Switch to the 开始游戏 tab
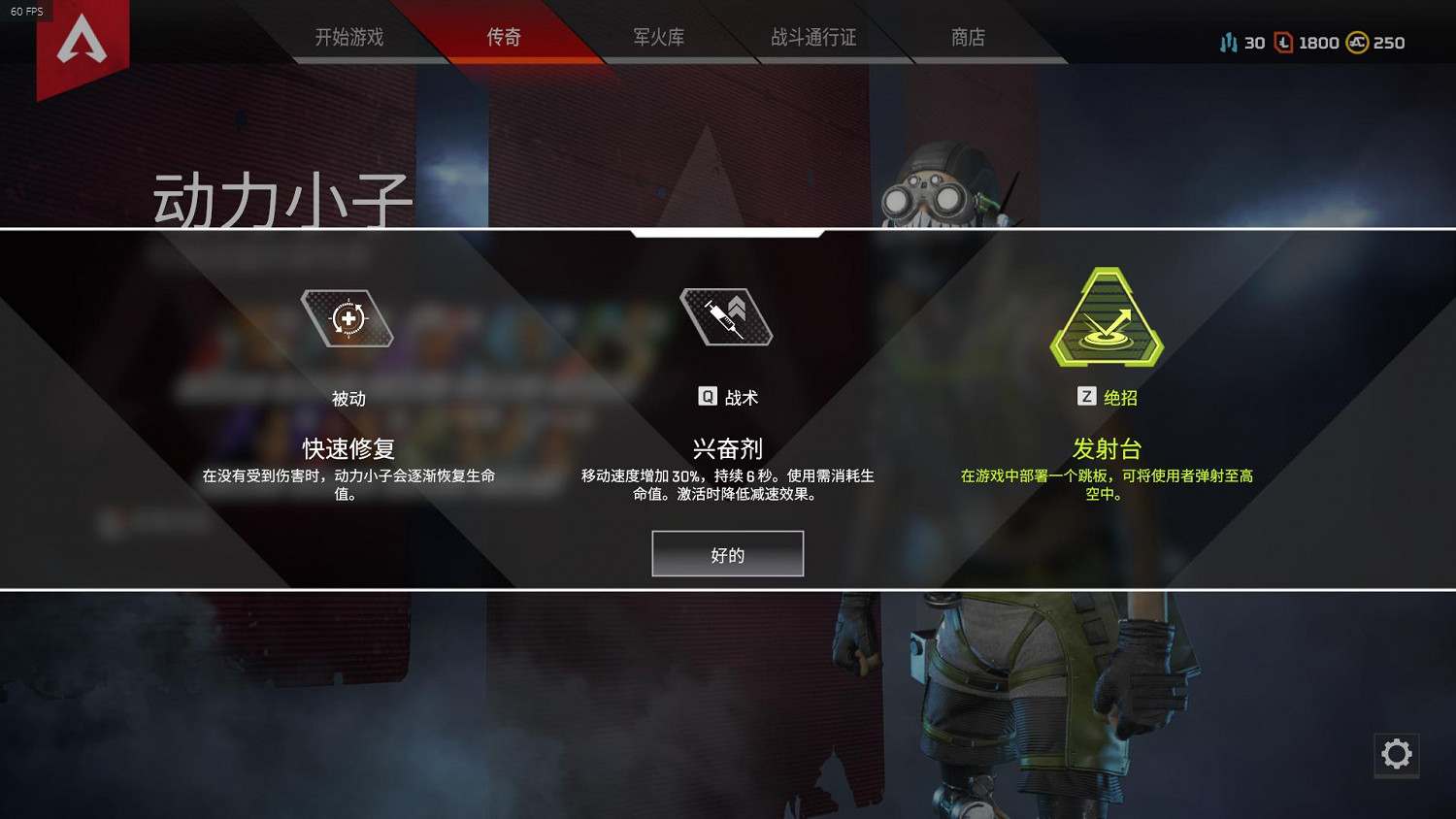The image size is (1456, 819). (347, 37)
